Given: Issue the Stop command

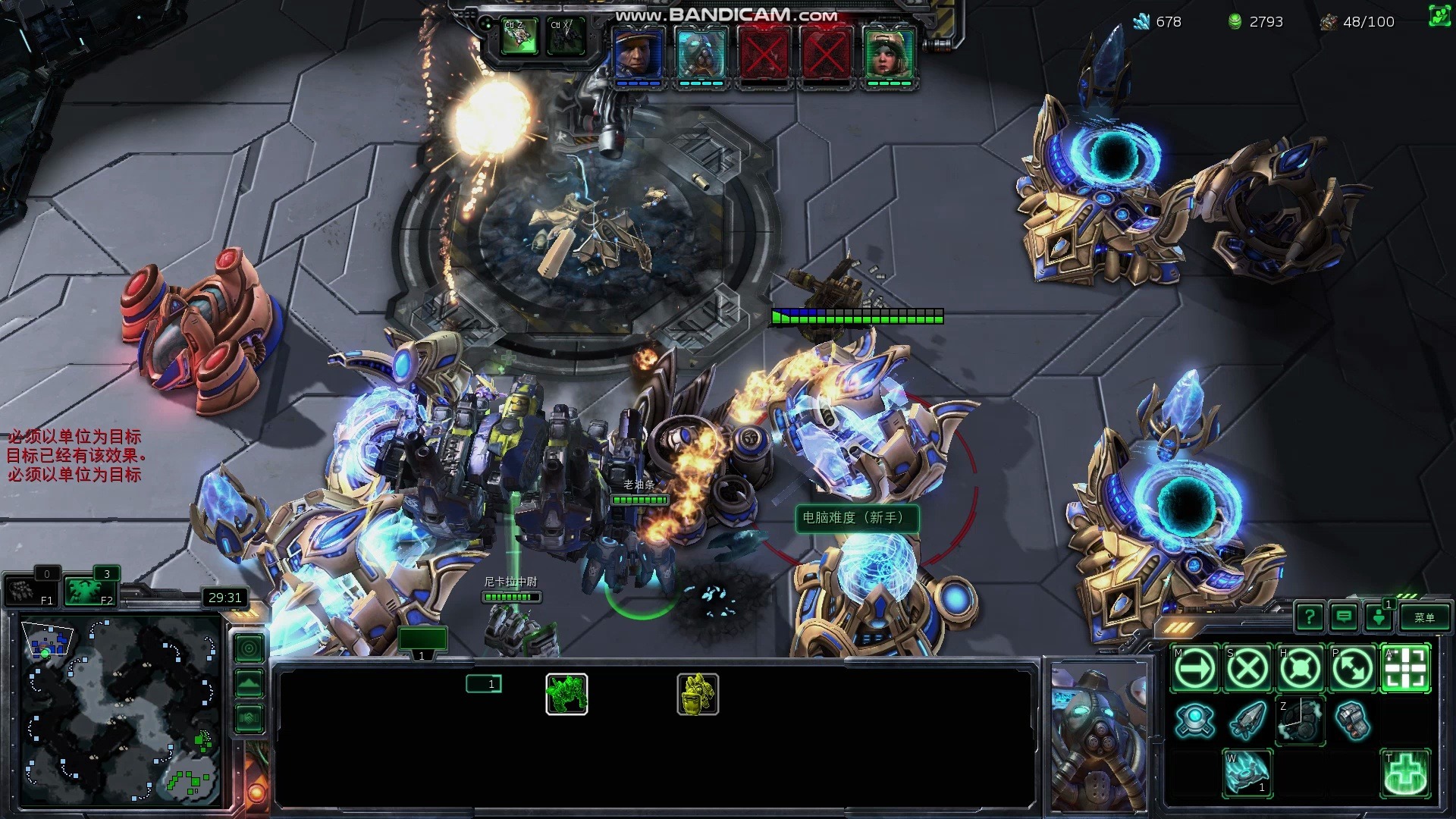Looking at the screenshot, I should point(1247,669).
